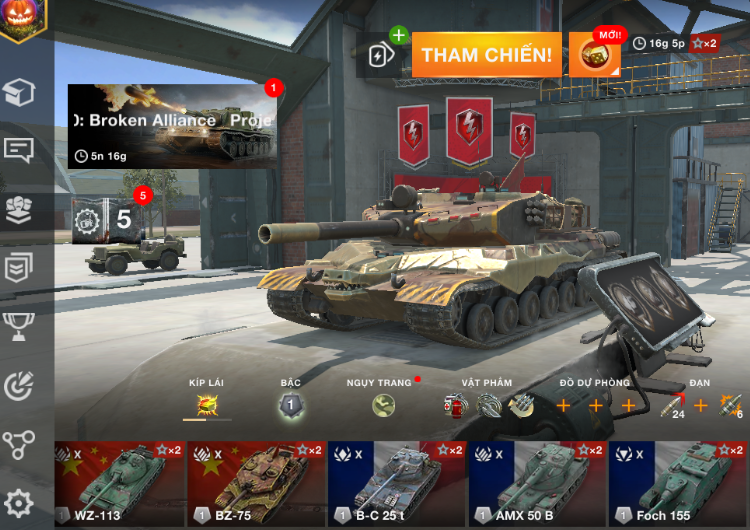Select the BZ-75 tank card

pyautogui.click(x=255, y=483)
